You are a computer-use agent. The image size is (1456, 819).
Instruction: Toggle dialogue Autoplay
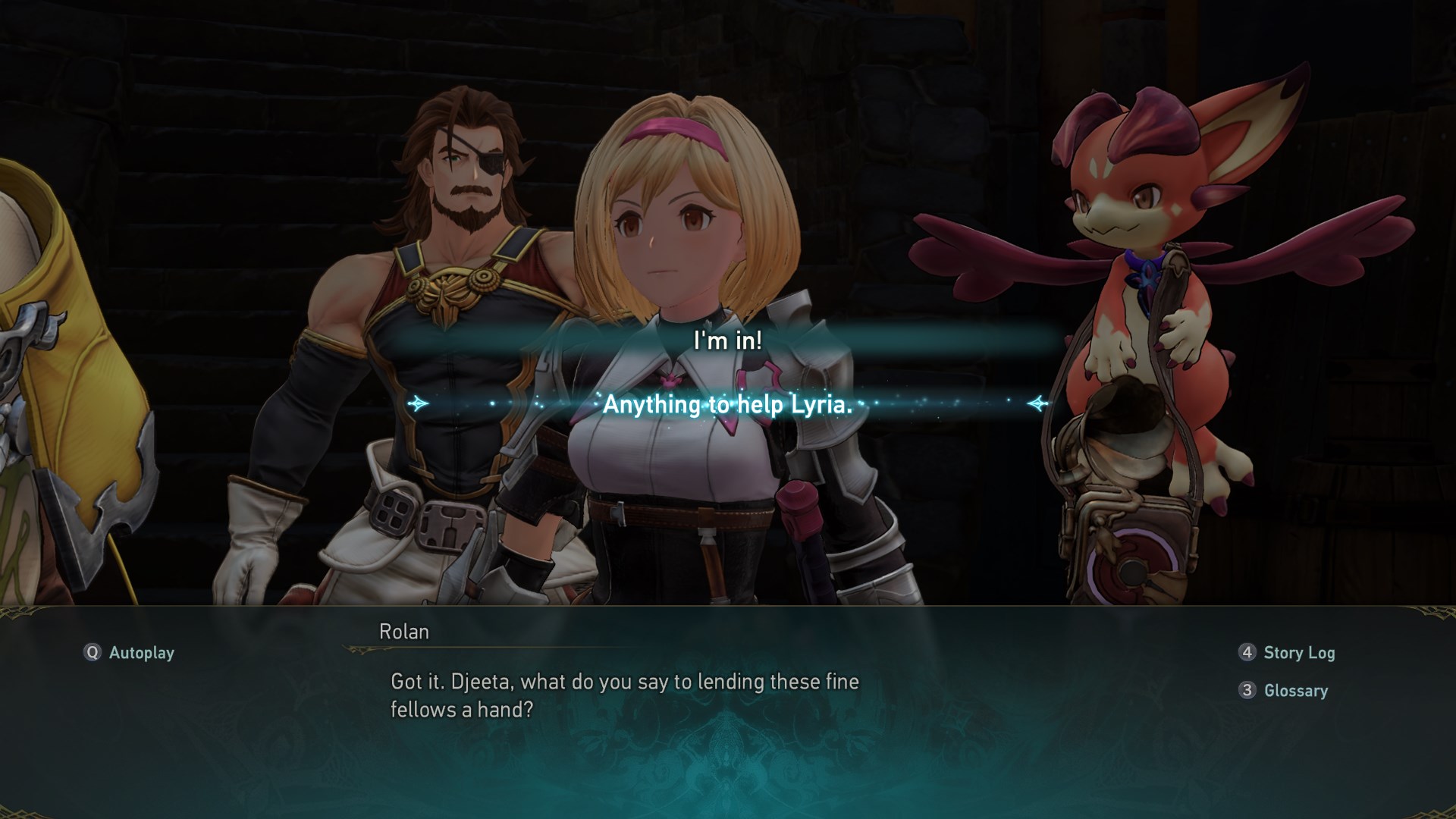130,653
